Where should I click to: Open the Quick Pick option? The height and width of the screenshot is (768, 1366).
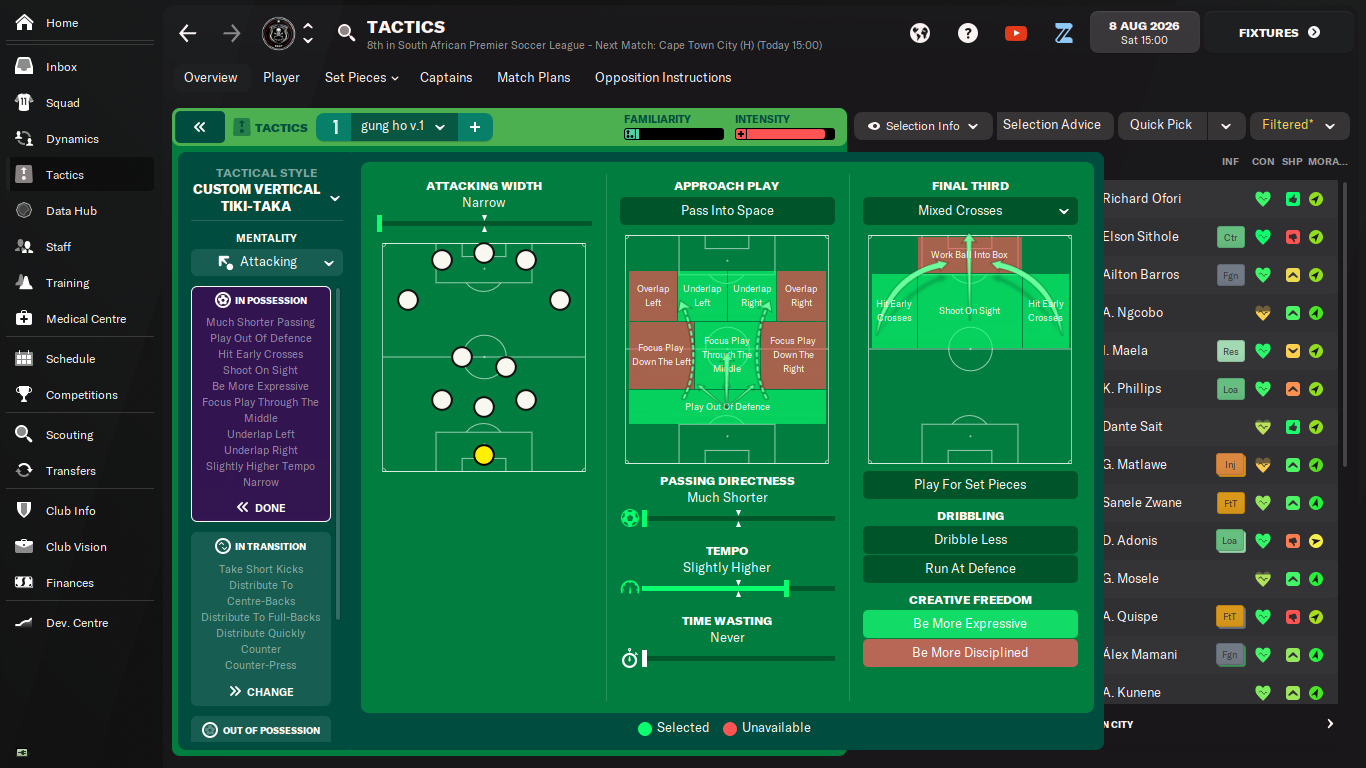(1161, 125)
